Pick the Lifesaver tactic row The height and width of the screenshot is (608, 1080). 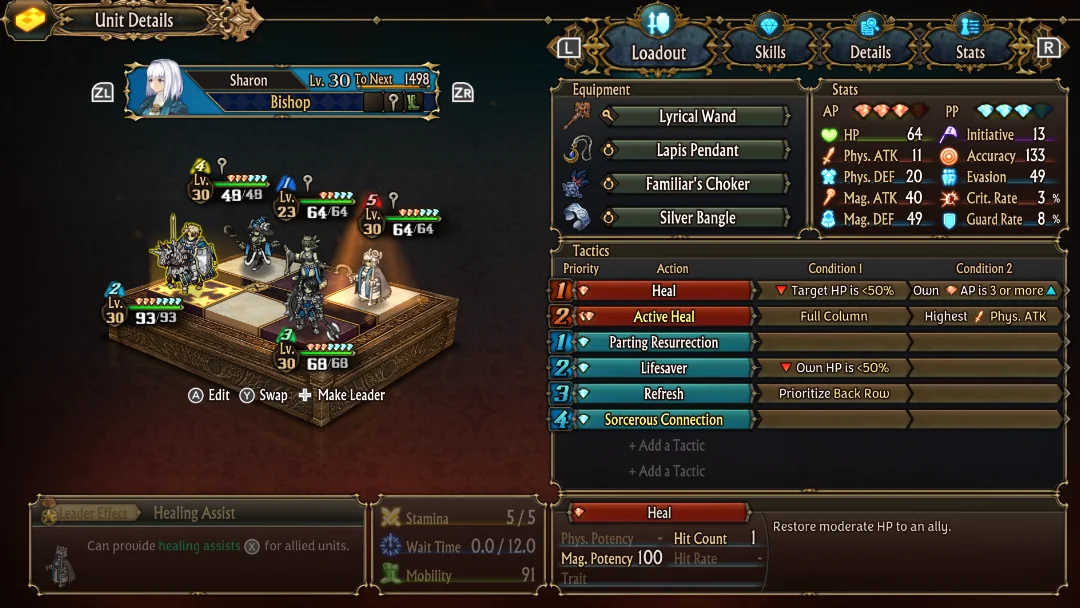(663, 368)
